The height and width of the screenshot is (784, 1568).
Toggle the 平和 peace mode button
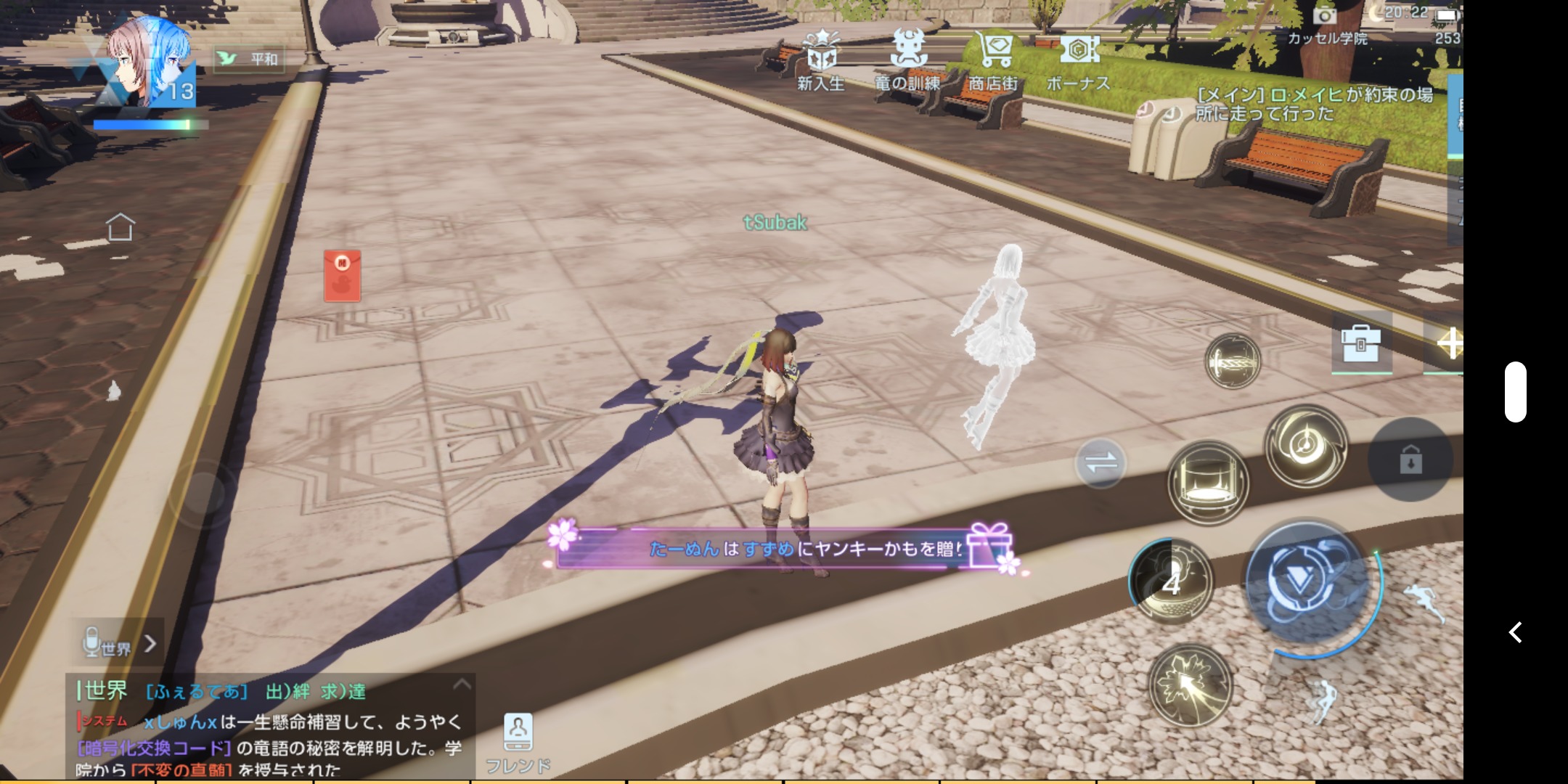point(250,59)
